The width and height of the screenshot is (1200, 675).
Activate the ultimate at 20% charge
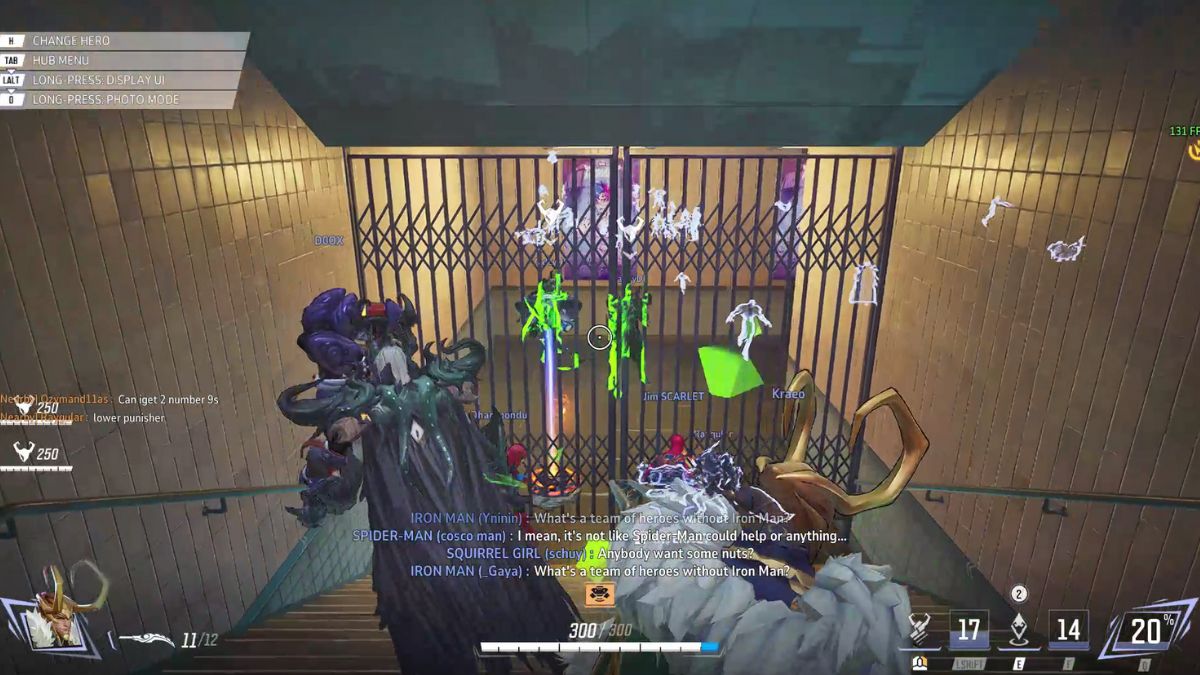1146,630
